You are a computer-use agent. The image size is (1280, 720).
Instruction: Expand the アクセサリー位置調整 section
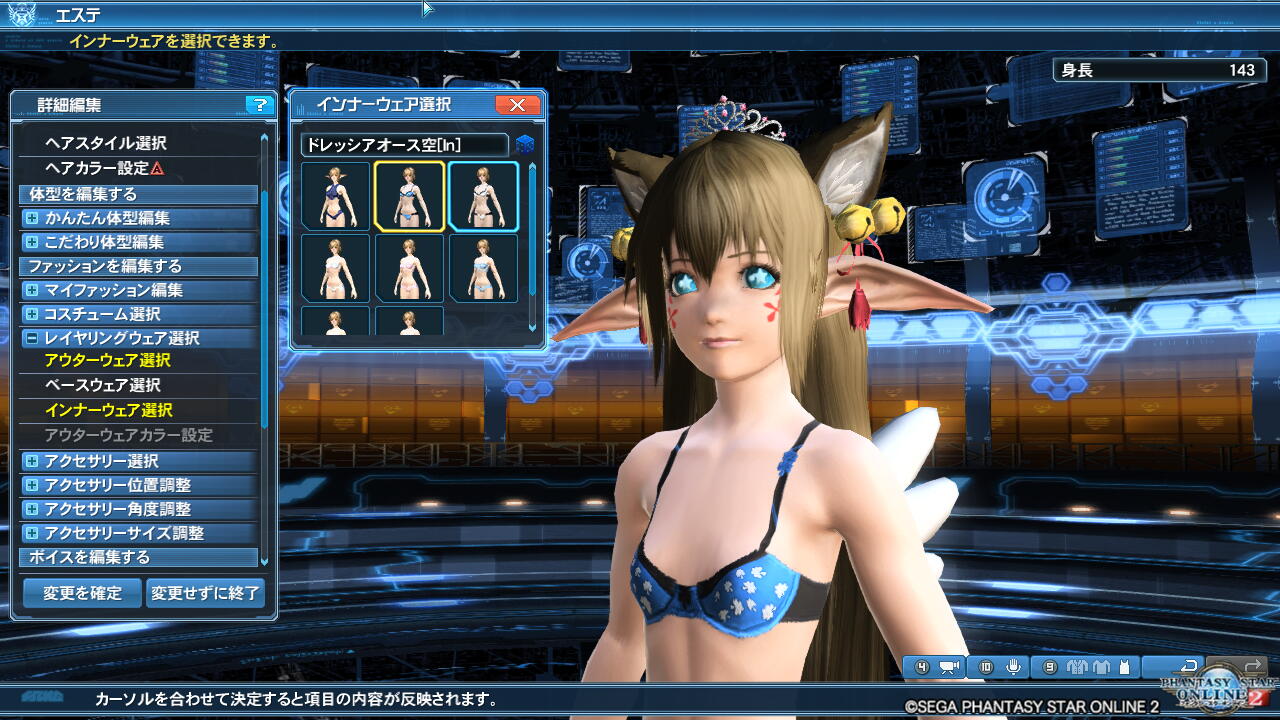32,485
